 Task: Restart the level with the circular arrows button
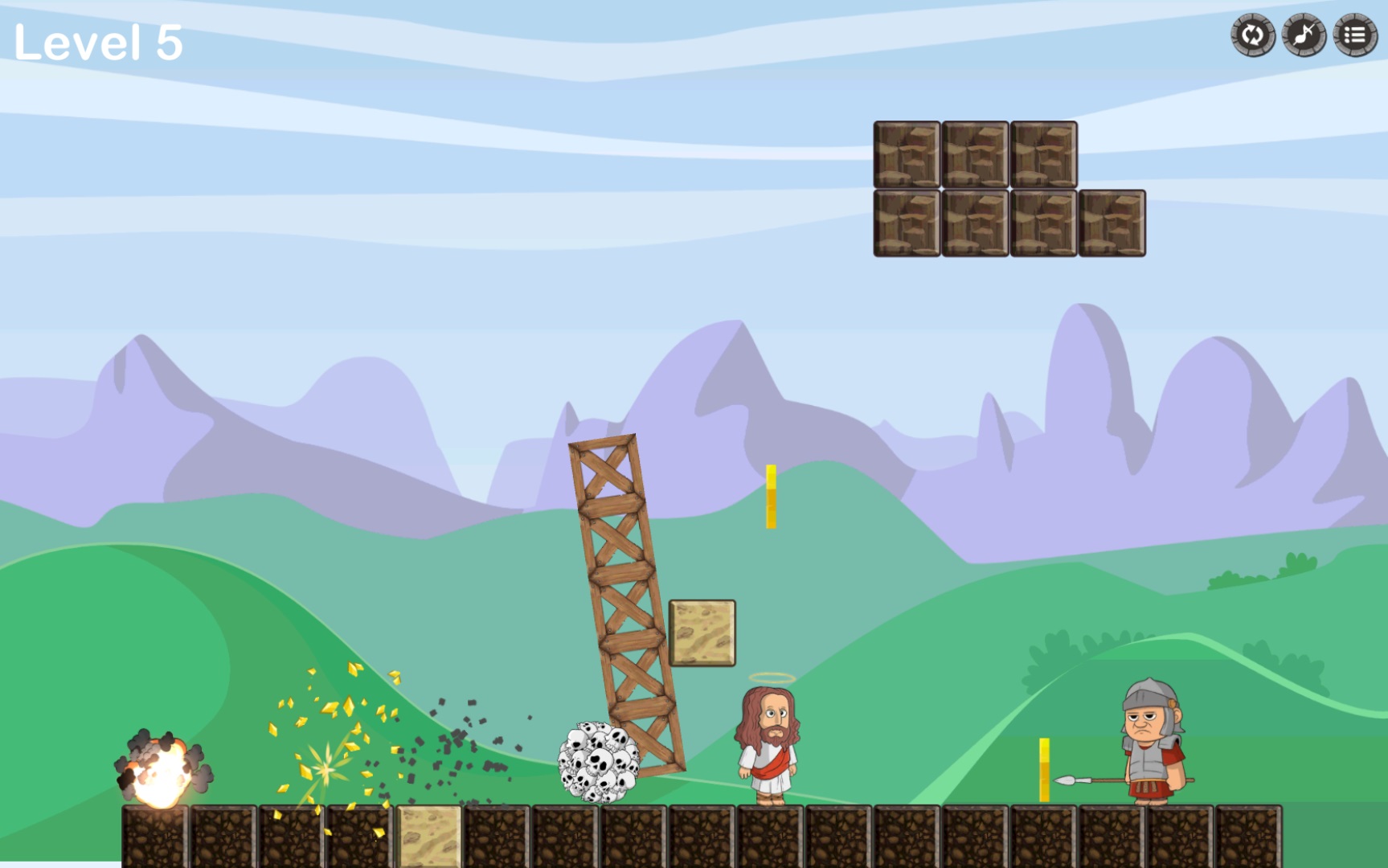[1252, 35]
